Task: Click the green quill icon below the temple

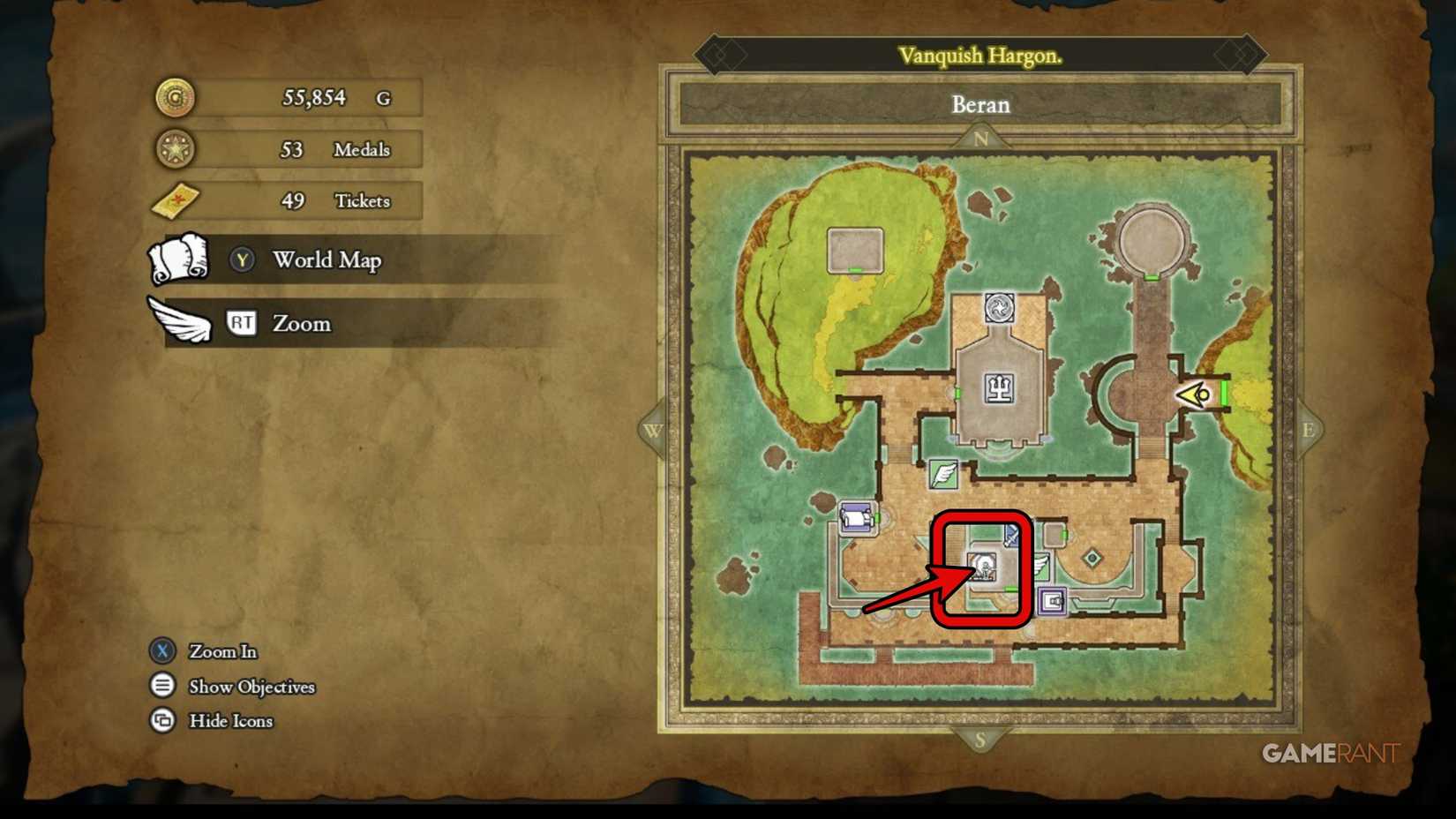Action: click(942, 476)
